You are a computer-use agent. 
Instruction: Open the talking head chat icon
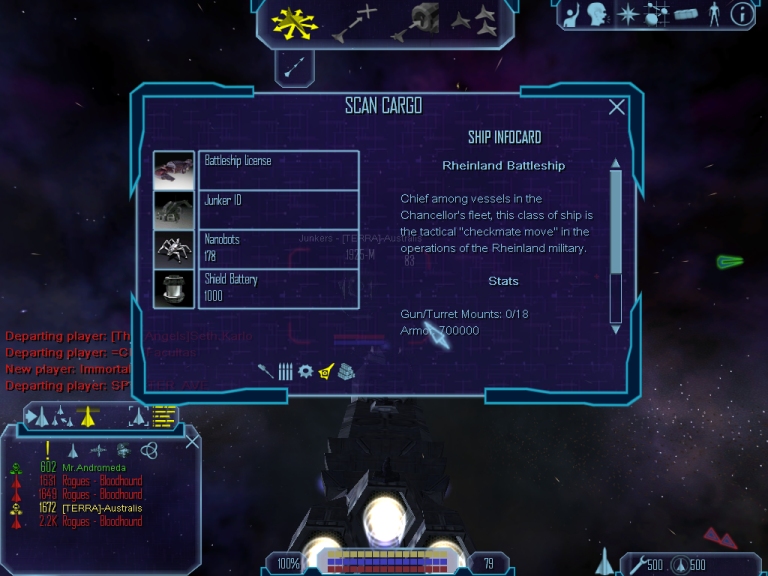click(x=598, y=14)
